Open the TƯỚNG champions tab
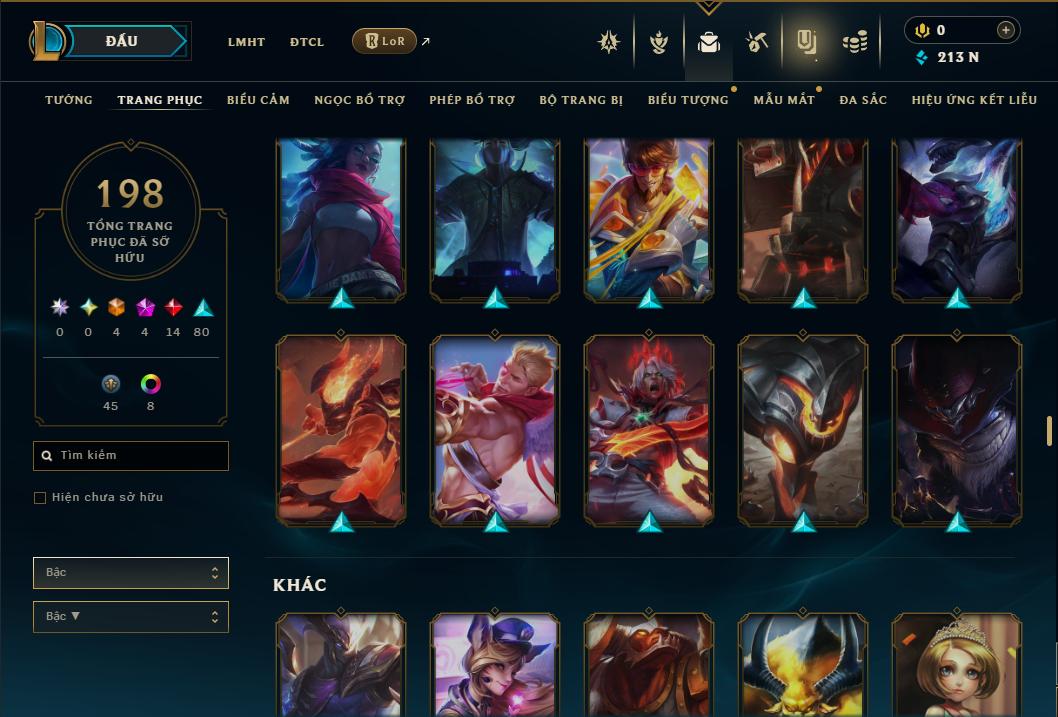Image resolution: width=1058 pixels, height=717 pixels. coord(69,100)
